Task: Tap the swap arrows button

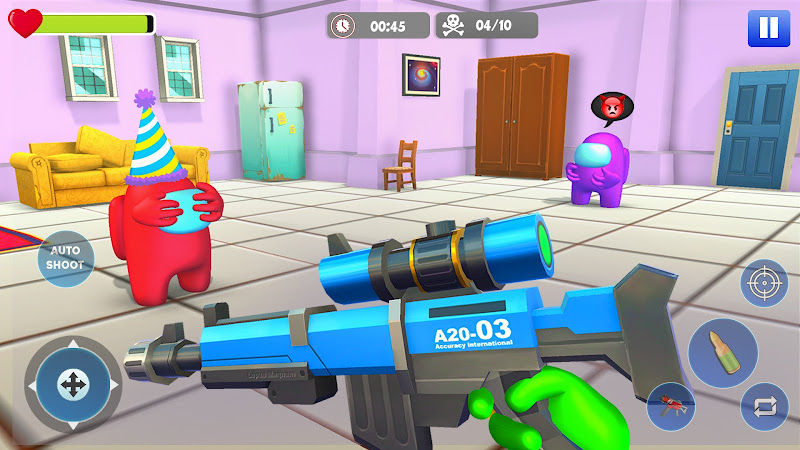Action: point(764,406)
